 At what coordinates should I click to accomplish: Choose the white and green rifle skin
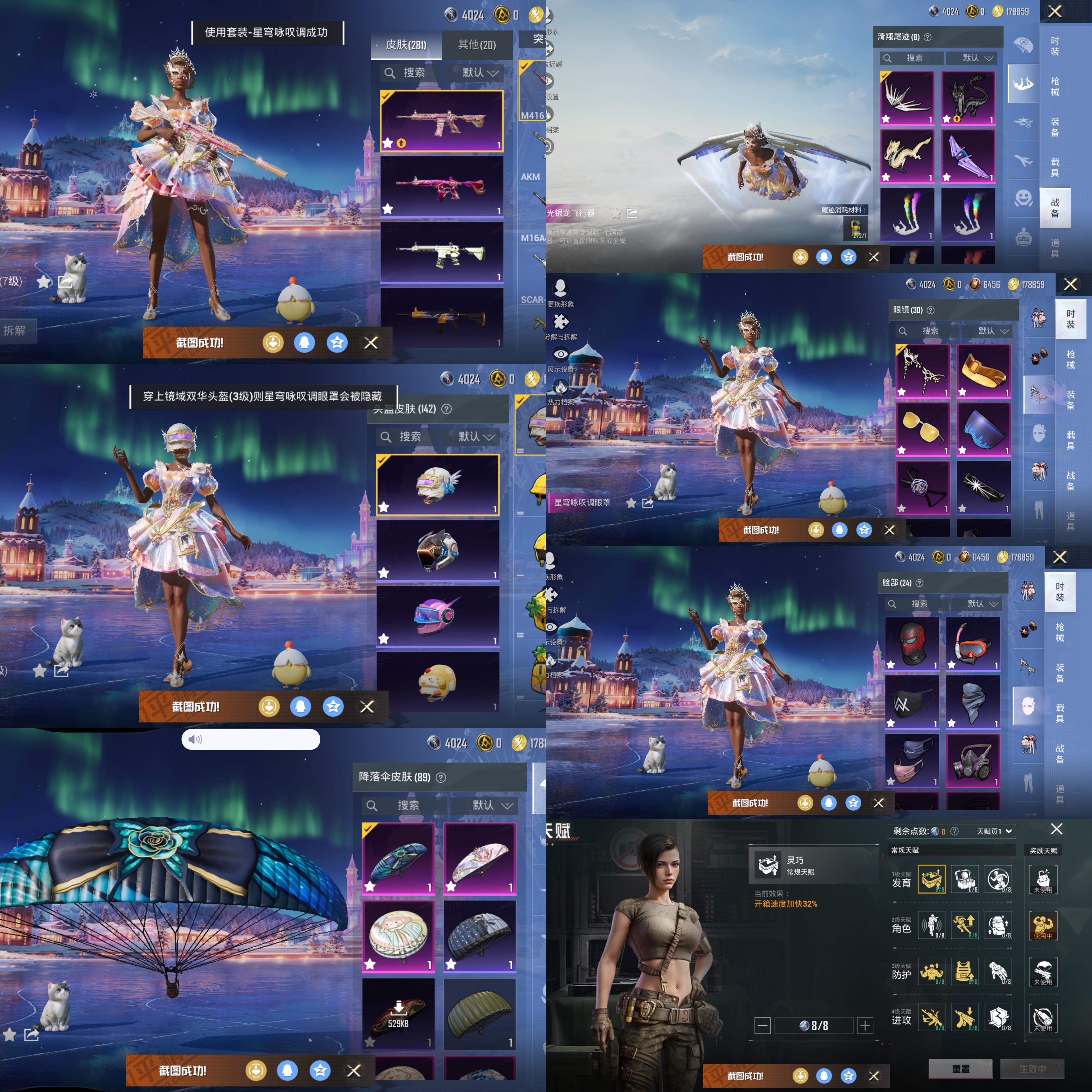441,252
